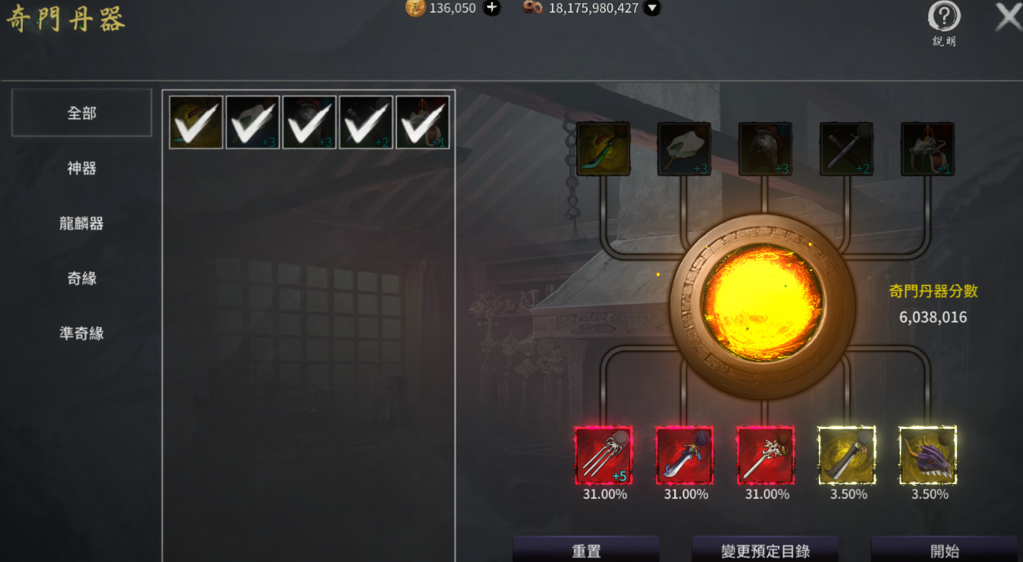Uncheck the white fan +3 in the item list
Screen dimensions: 1023x562
click(x=253, y=122)
